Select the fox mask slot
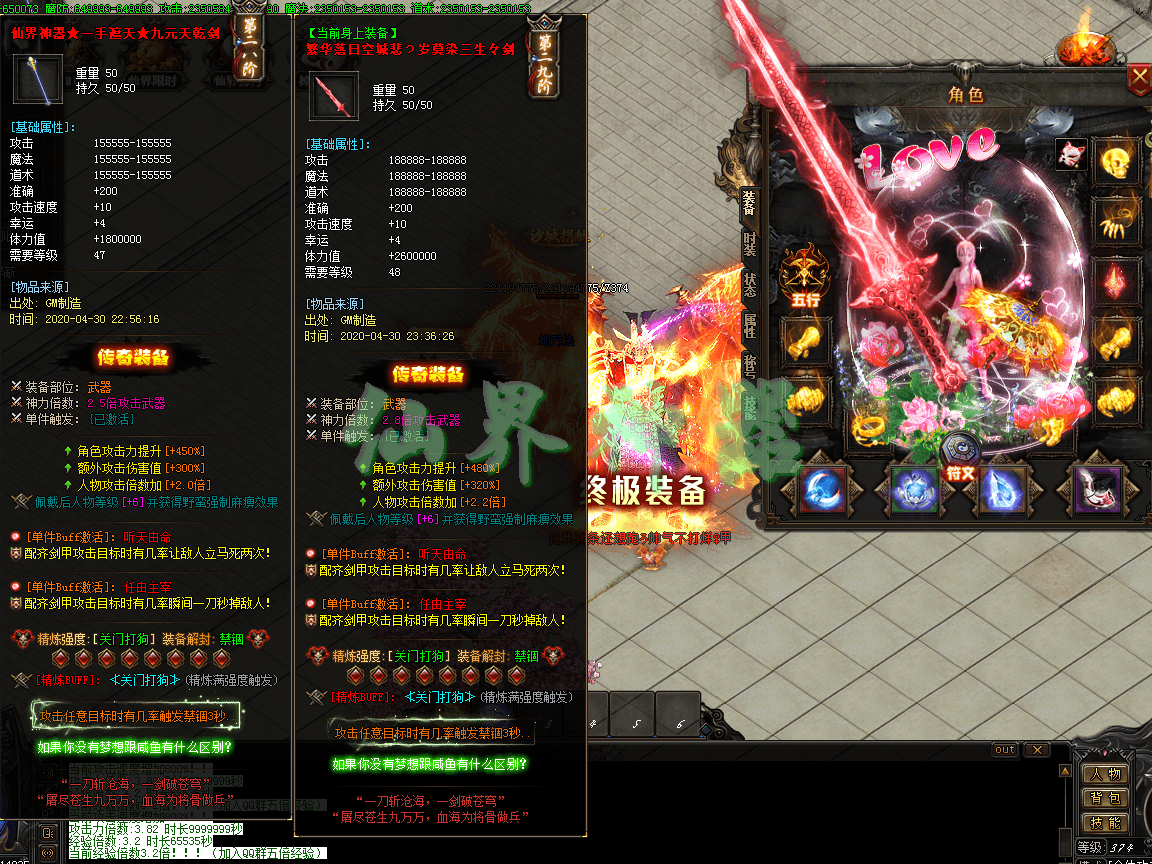Viewport: 1152px width, 864px height. click(x=1071, y=153)
